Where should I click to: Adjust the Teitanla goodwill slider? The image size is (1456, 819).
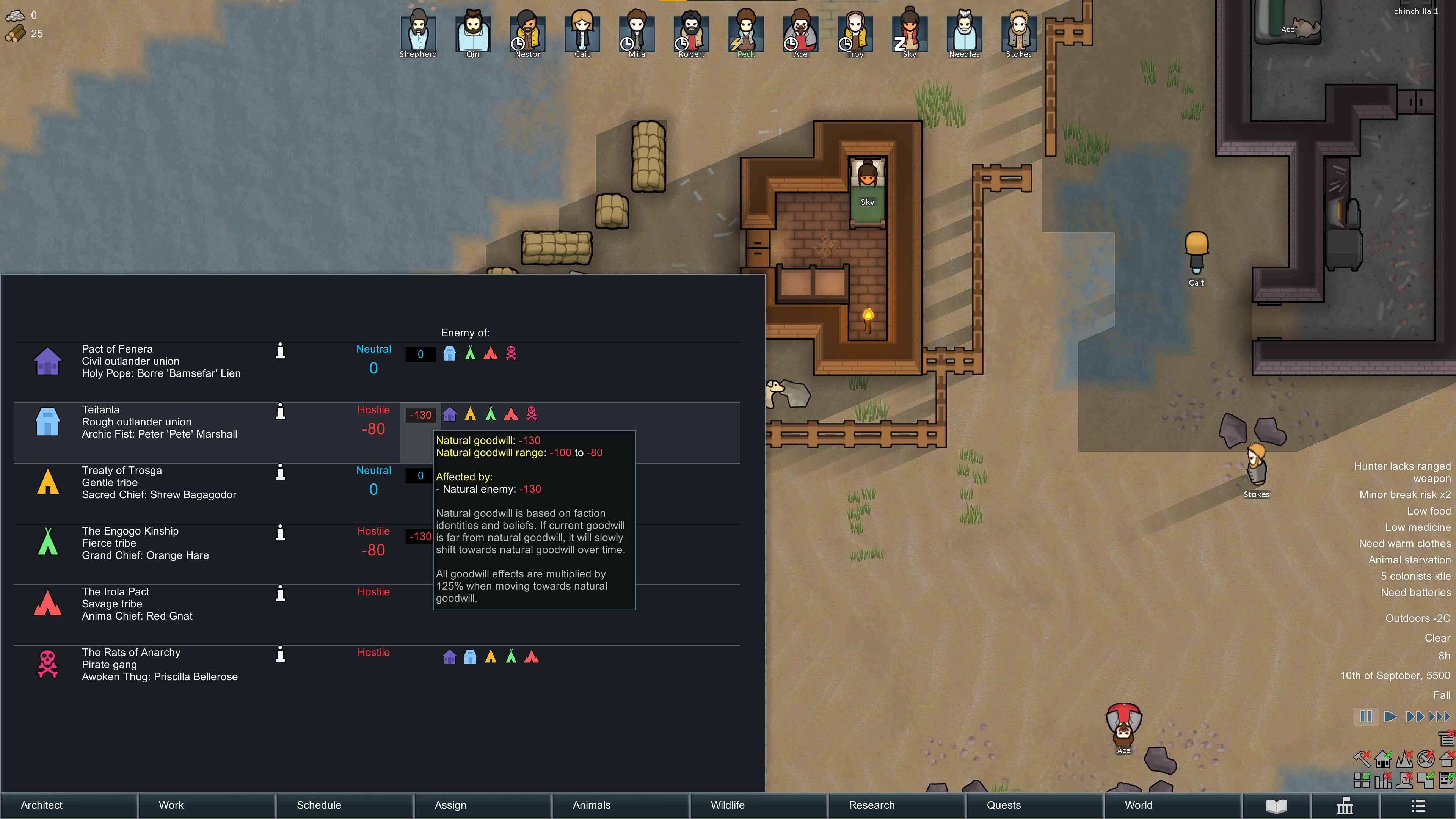[420, 414]
